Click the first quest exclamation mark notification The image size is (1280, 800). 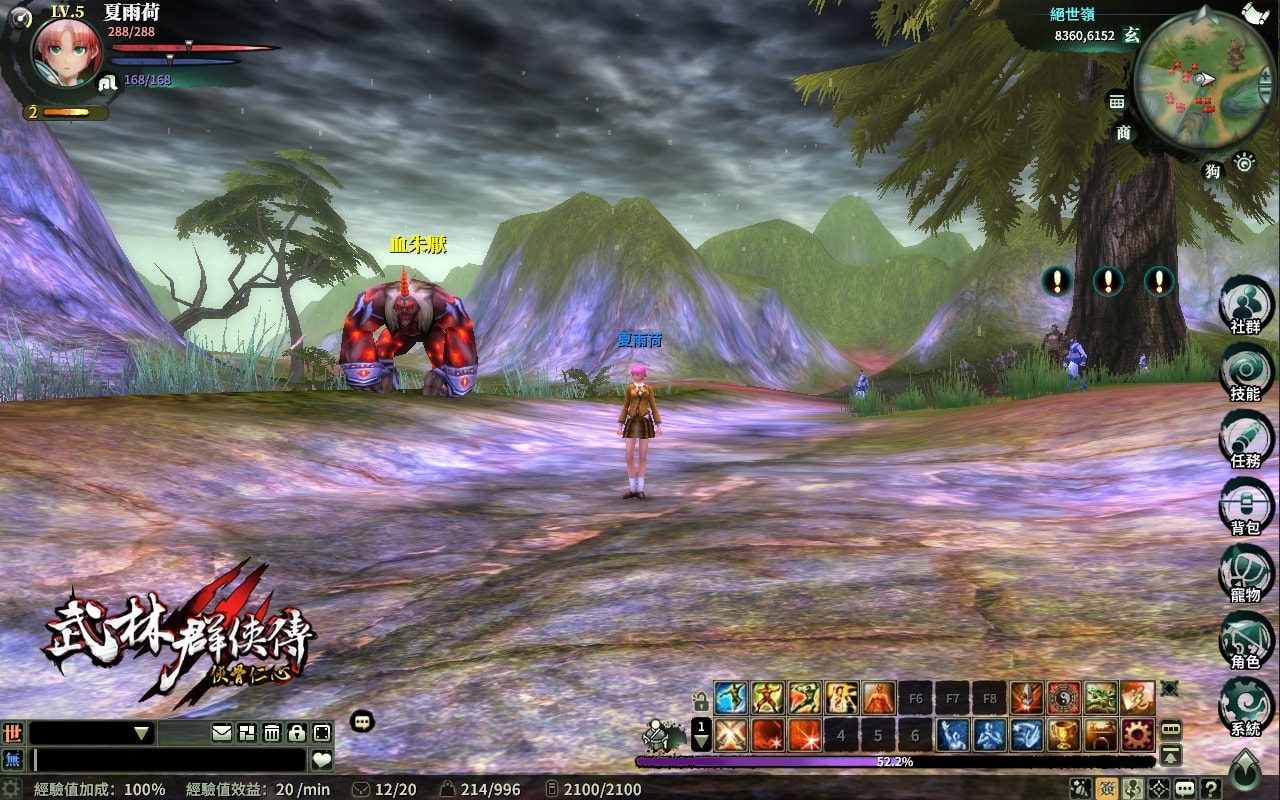click(1056, 281)
